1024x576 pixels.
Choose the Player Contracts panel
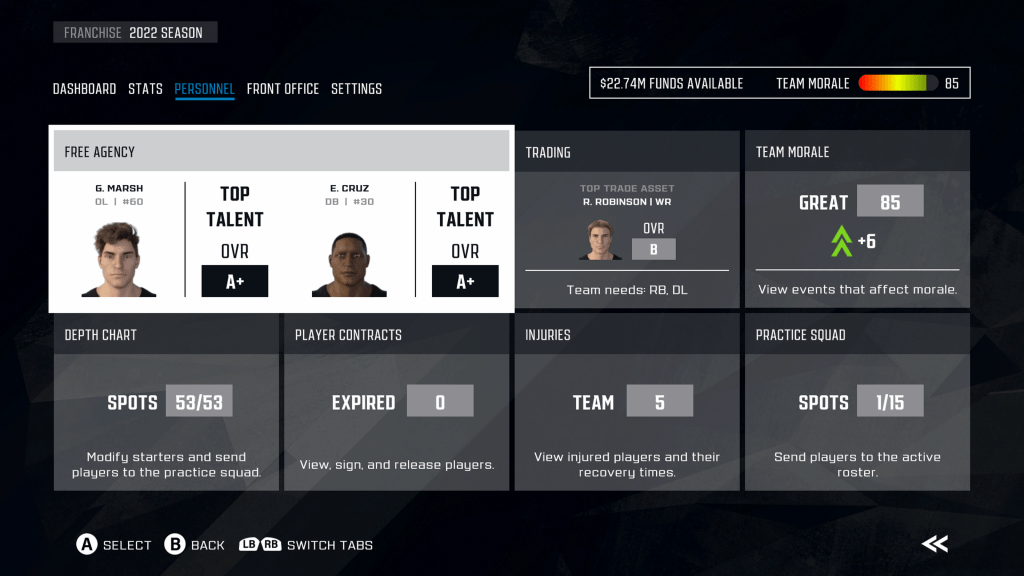396,402
